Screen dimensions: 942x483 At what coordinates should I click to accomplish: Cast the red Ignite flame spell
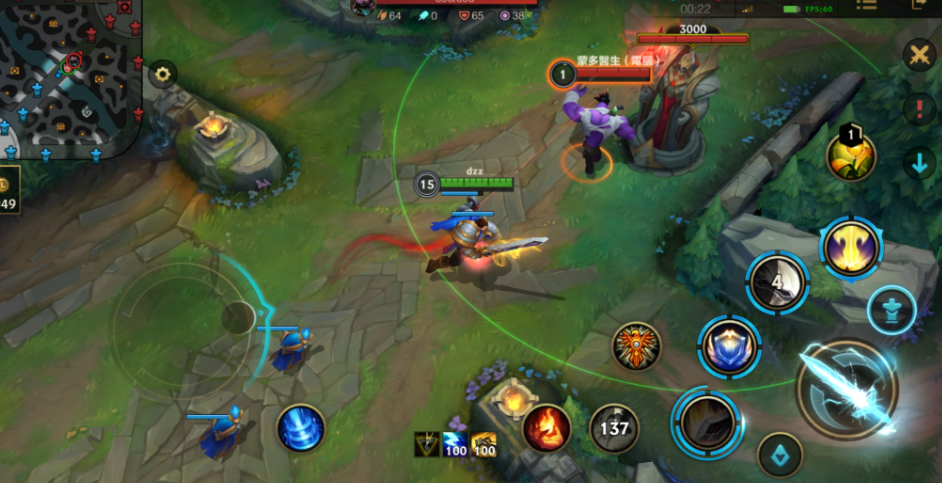(547, 428)
